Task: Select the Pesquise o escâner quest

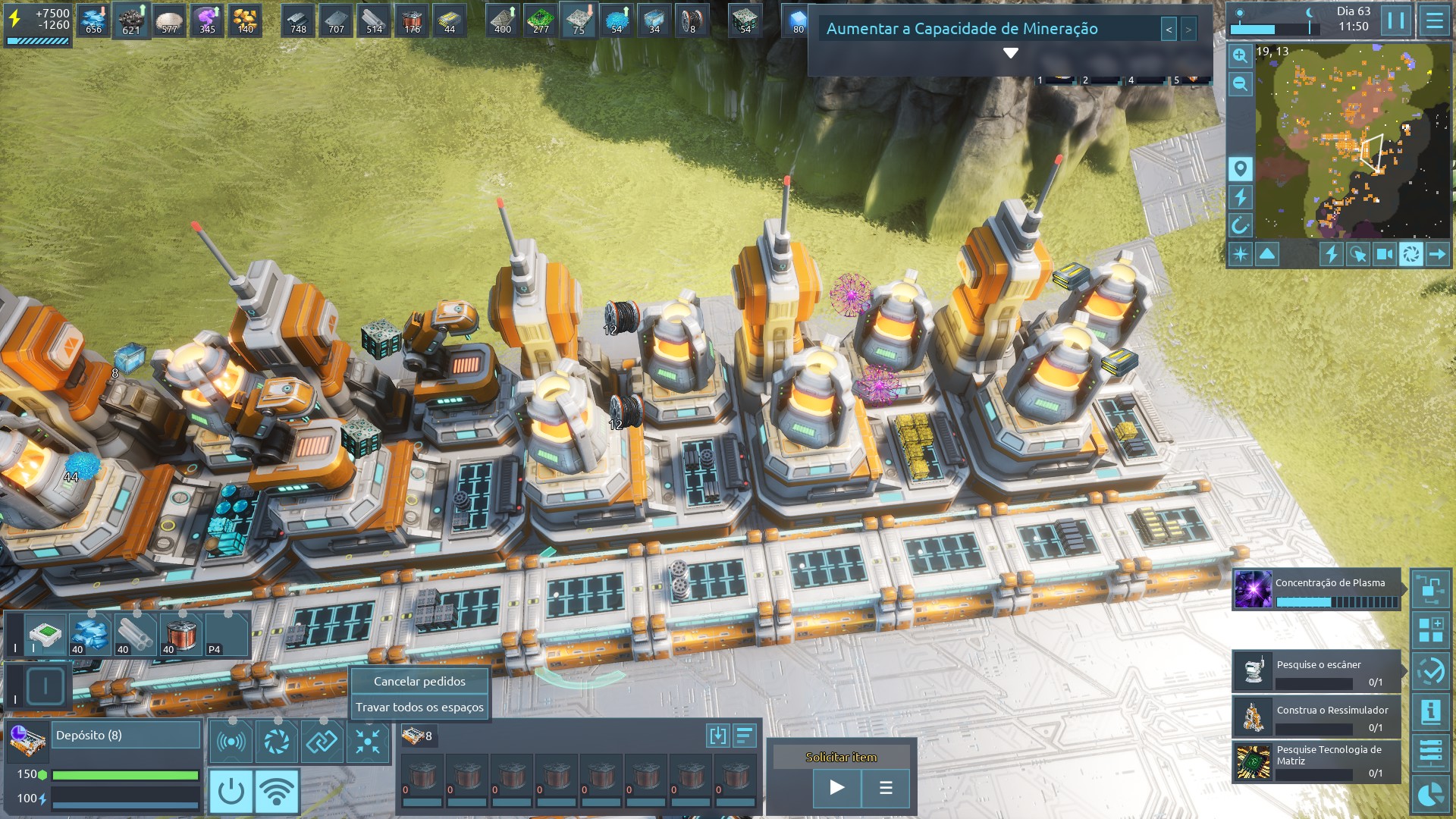Action: tap(1316, 671)
